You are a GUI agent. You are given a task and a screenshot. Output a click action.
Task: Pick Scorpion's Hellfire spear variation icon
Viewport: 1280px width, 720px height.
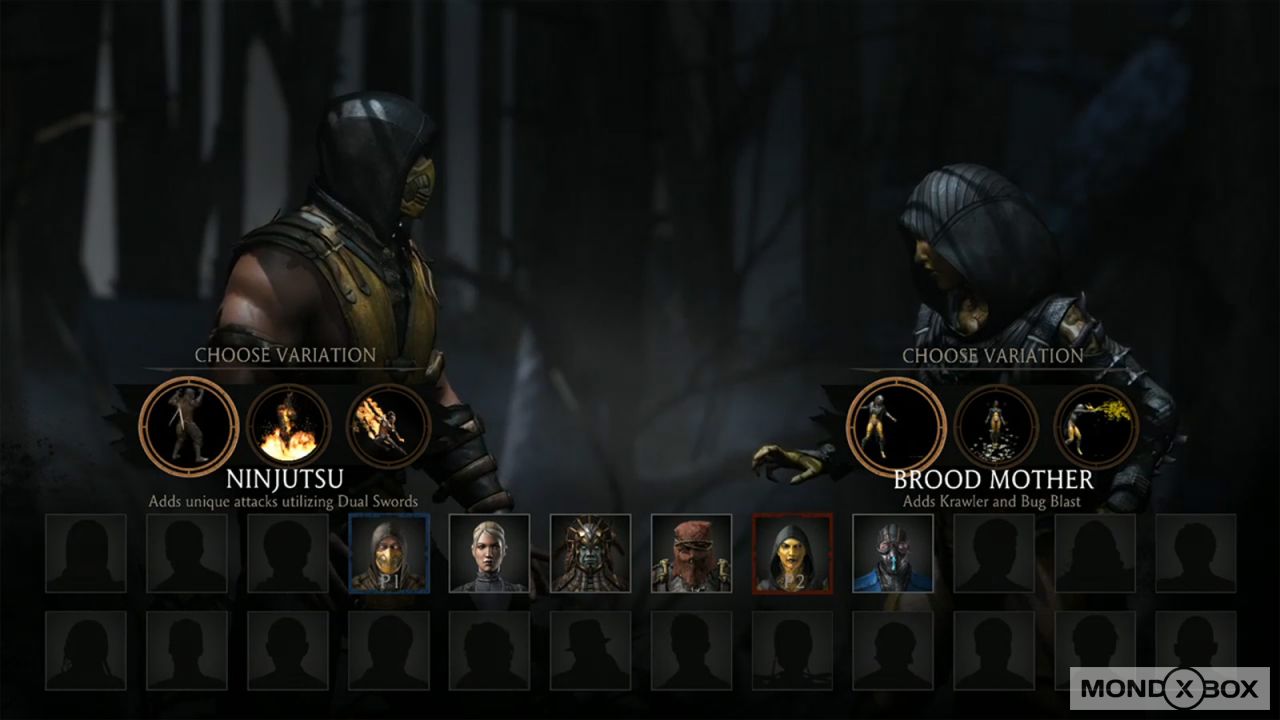coord(388,425)
